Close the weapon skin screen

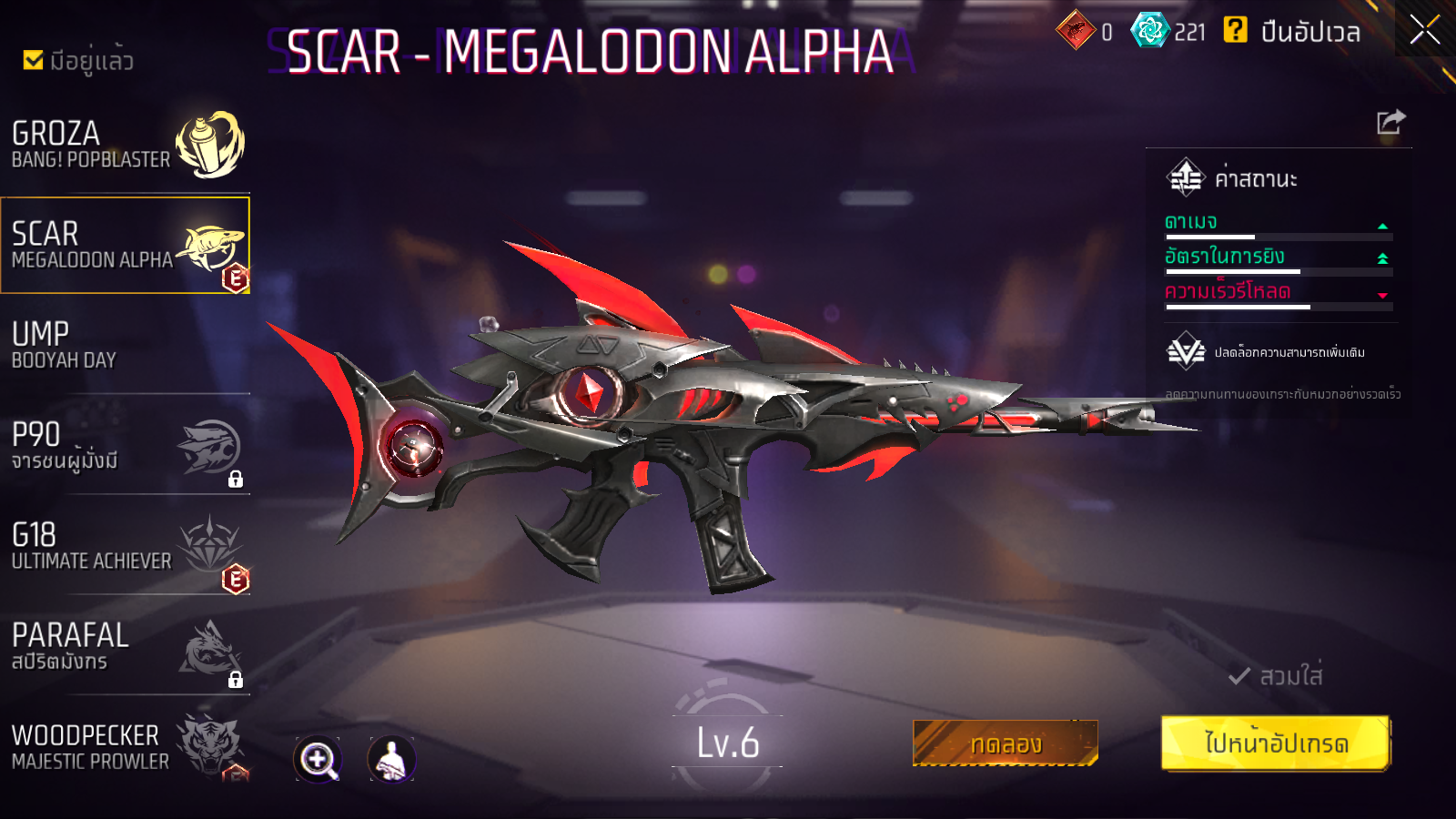(1424, 30)
